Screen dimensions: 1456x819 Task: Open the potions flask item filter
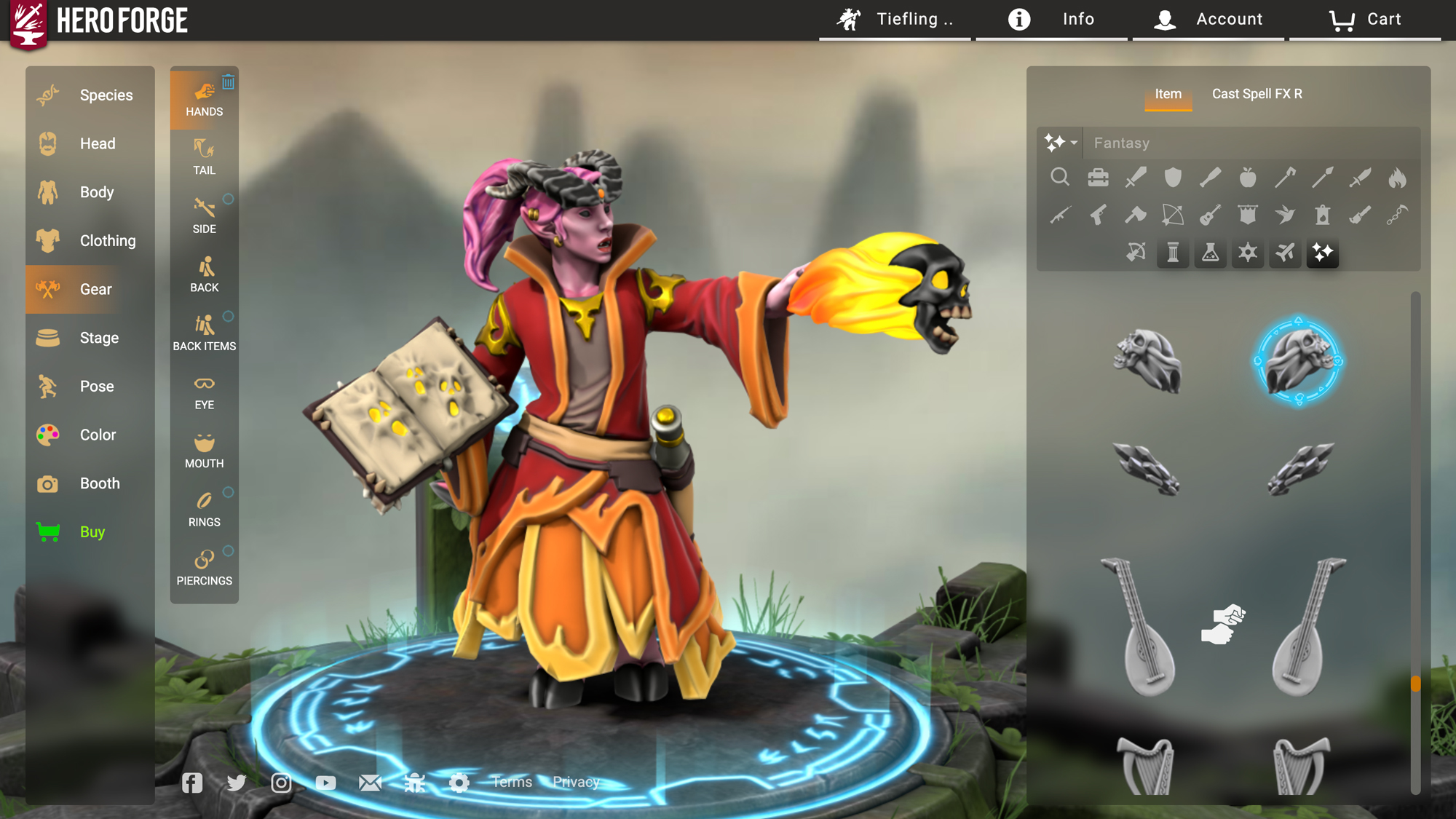(x=1211, y=253)
